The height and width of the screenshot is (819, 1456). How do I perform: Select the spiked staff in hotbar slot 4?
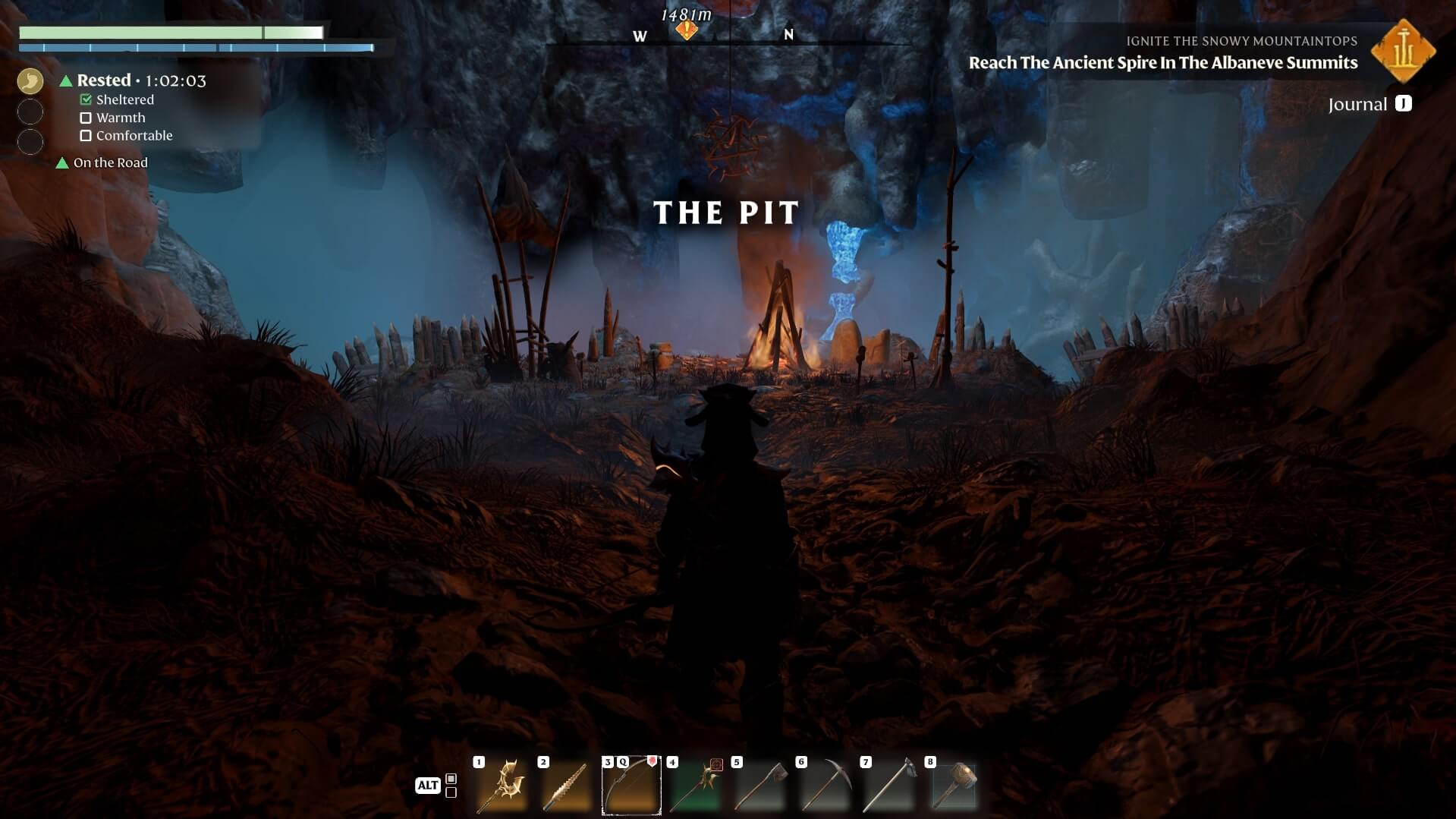point(695,786)
